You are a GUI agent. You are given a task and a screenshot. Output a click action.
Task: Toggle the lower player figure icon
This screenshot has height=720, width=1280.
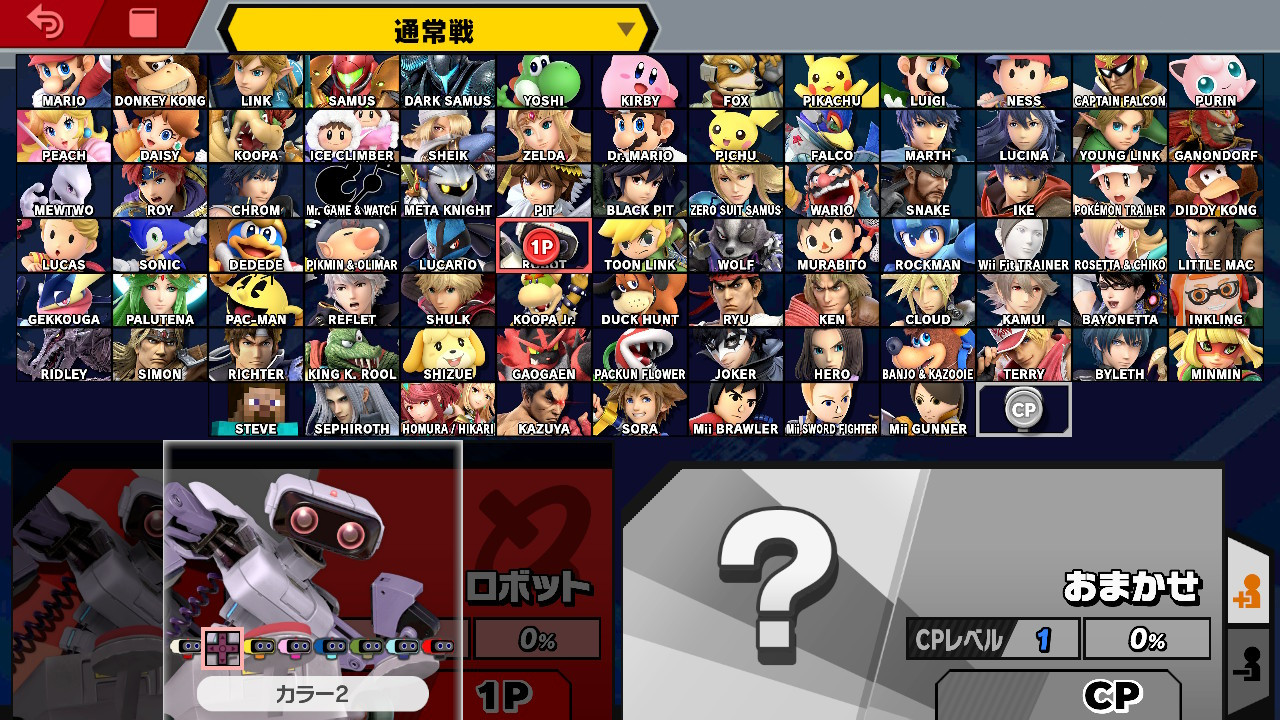[x=1254, y=657]
